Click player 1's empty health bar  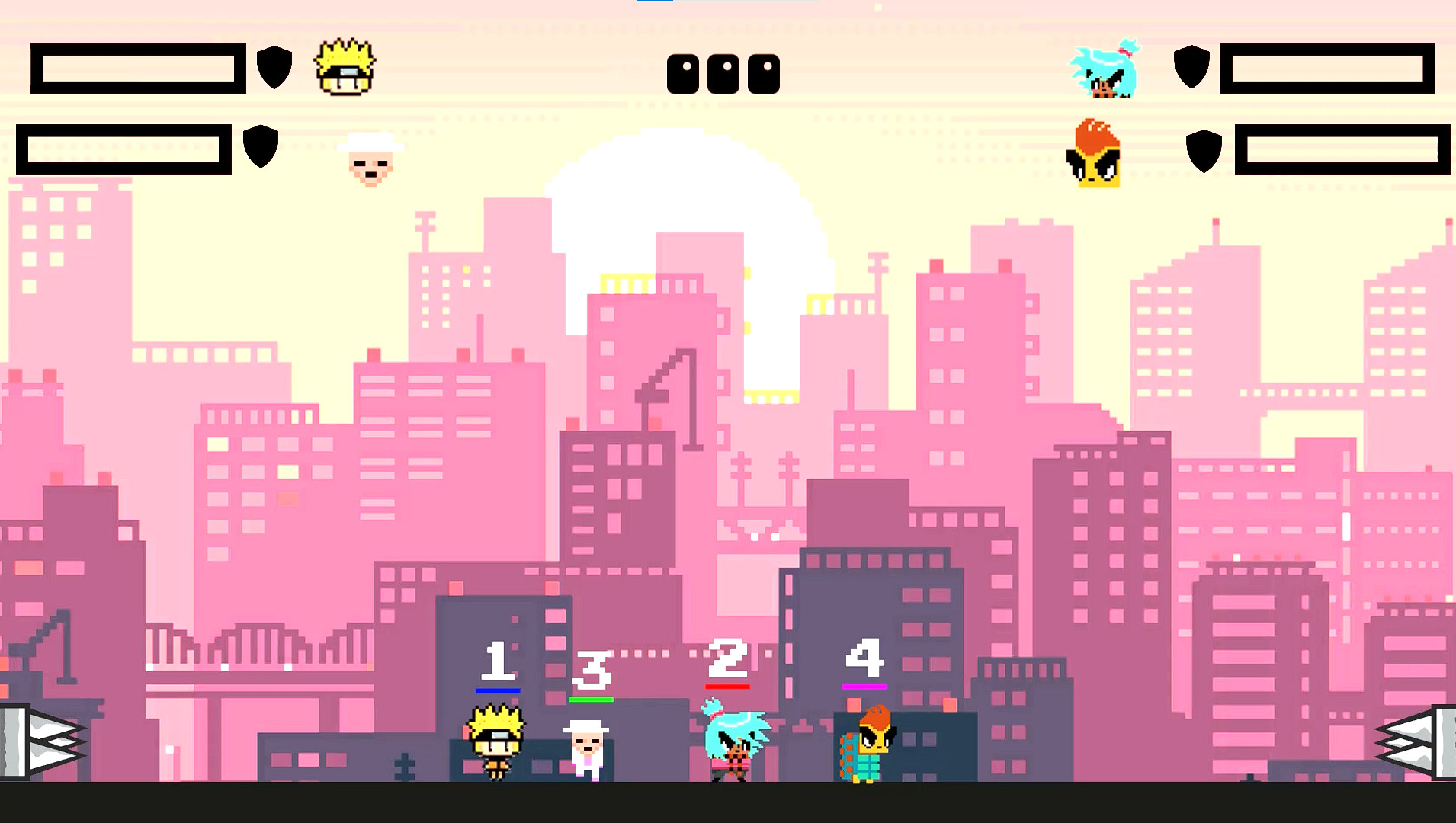[x=137, y=67]
